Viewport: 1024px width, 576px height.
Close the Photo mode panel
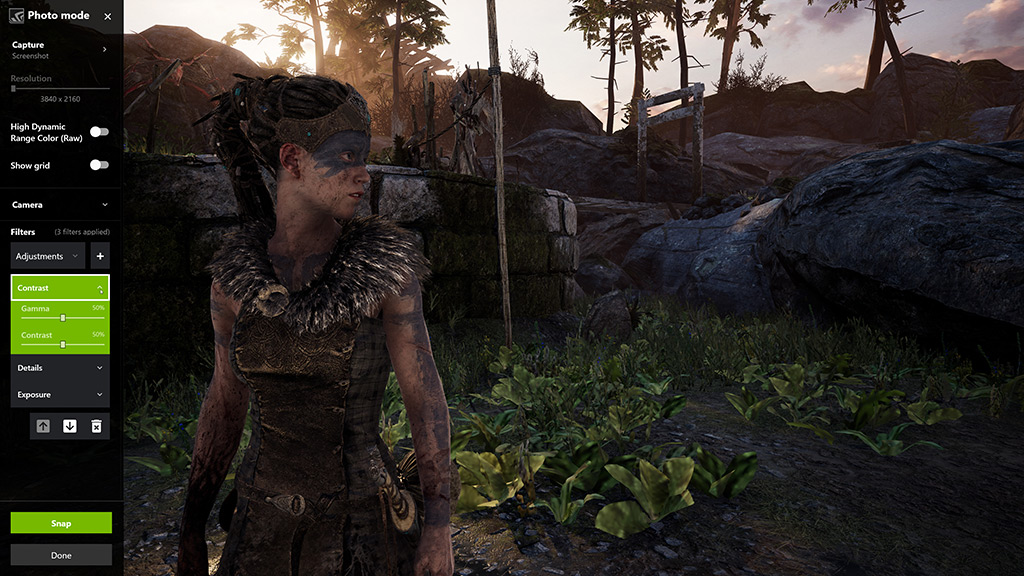(107, 16)
